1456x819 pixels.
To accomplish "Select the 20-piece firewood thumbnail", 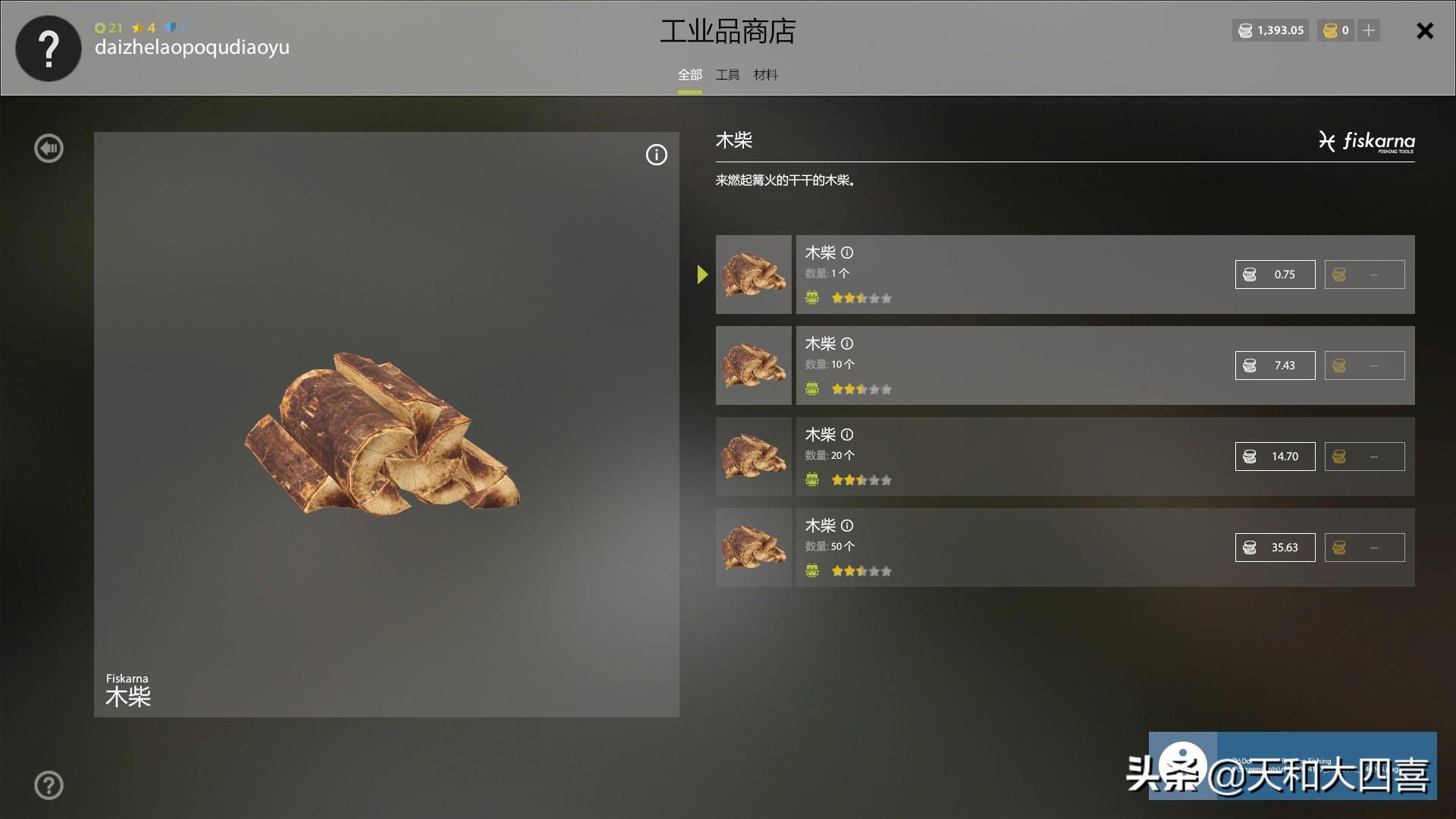I will [753, 457].
